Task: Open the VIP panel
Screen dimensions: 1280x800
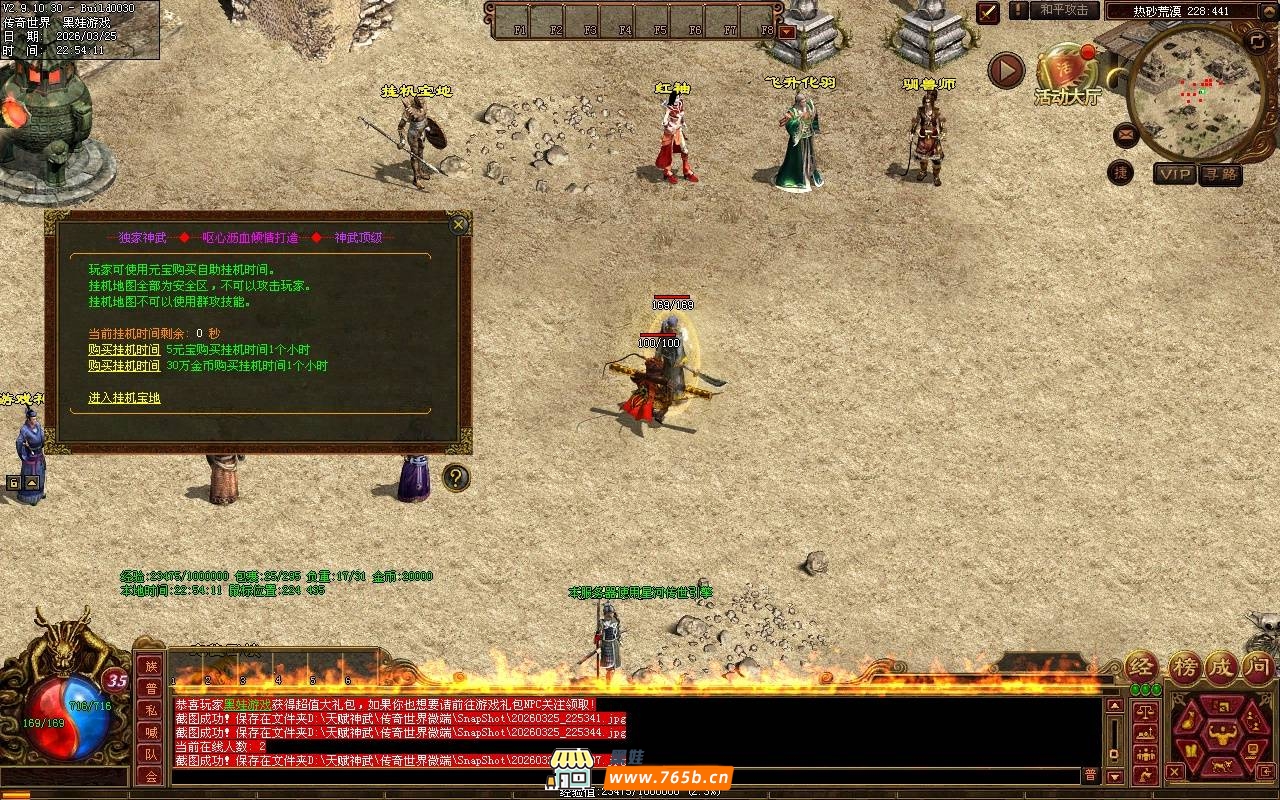Action: click(1175, 174)
